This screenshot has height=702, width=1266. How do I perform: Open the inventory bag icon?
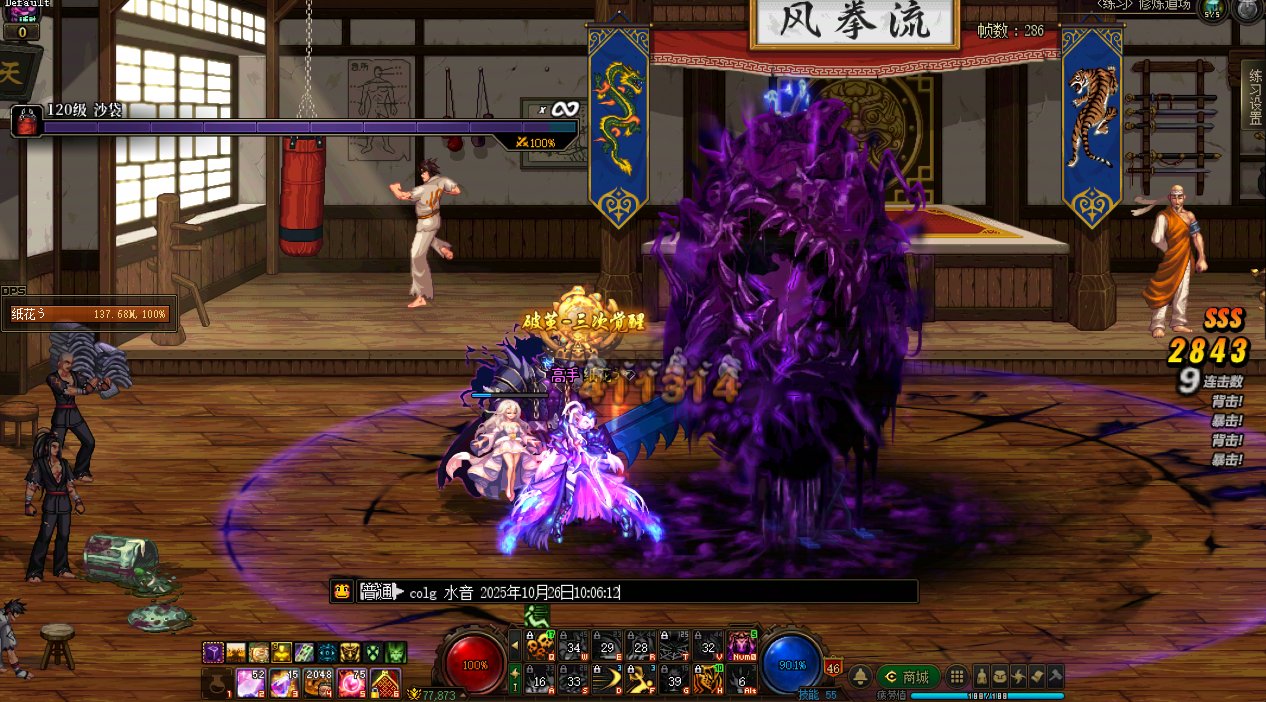click(999, 677)
